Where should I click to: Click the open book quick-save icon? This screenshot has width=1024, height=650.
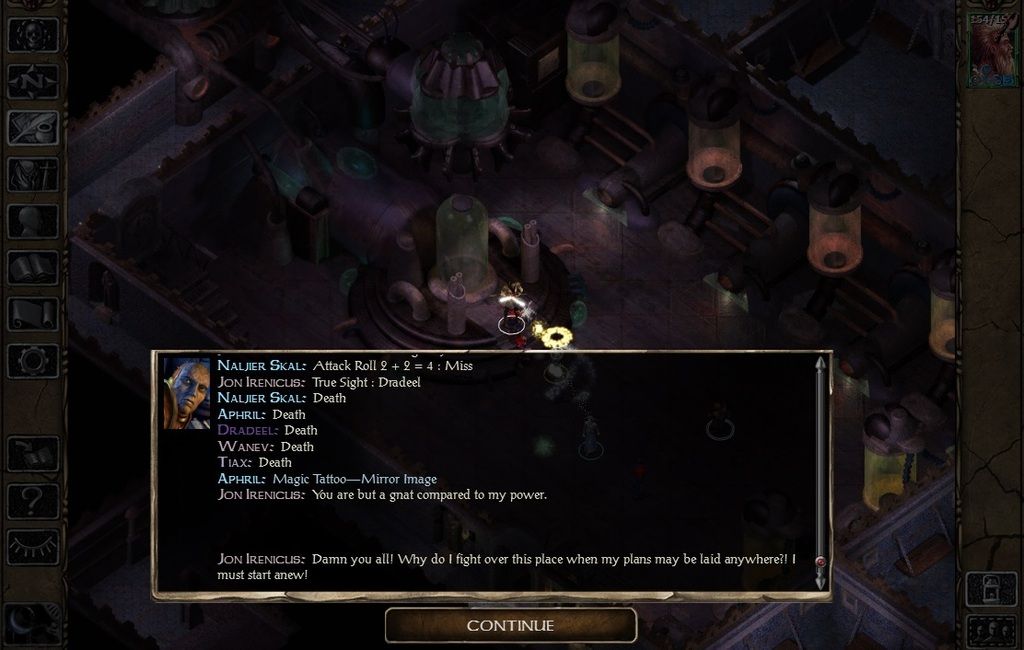pos(33,454)
